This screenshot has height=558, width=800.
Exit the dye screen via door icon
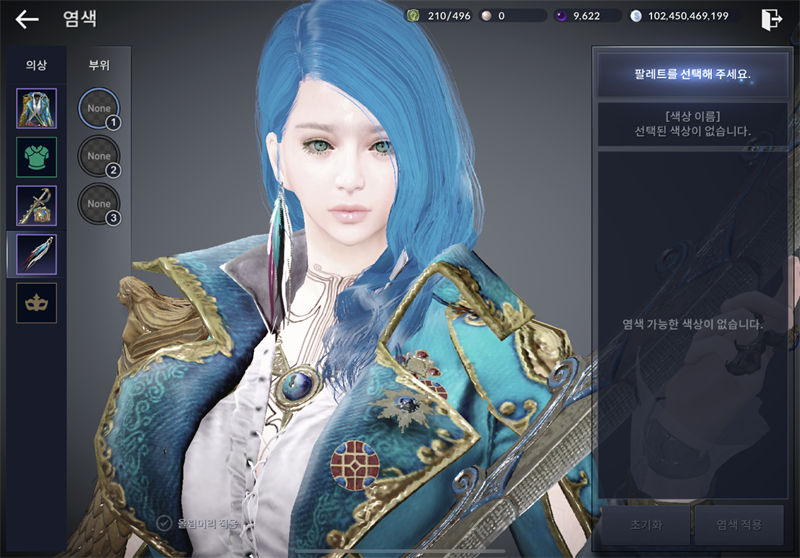[x=772, y=19]
